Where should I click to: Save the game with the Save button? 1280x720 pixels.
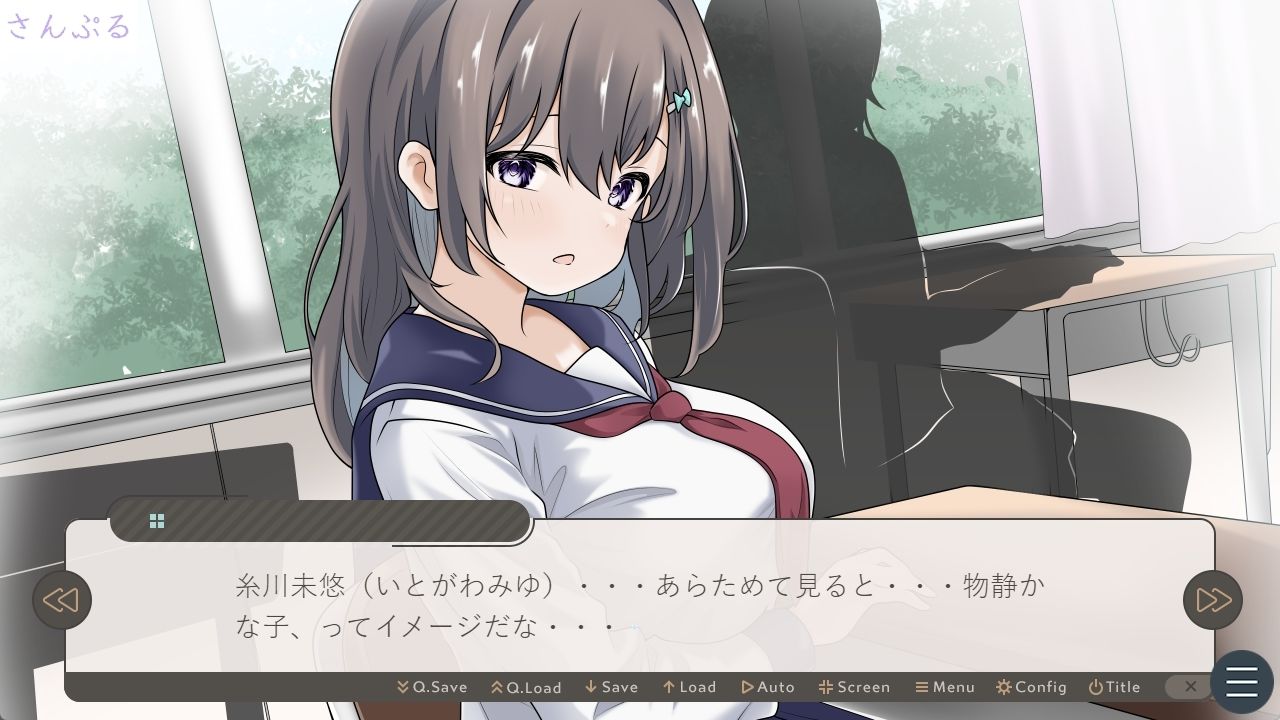pyautogui.click(x=613, y=687)
